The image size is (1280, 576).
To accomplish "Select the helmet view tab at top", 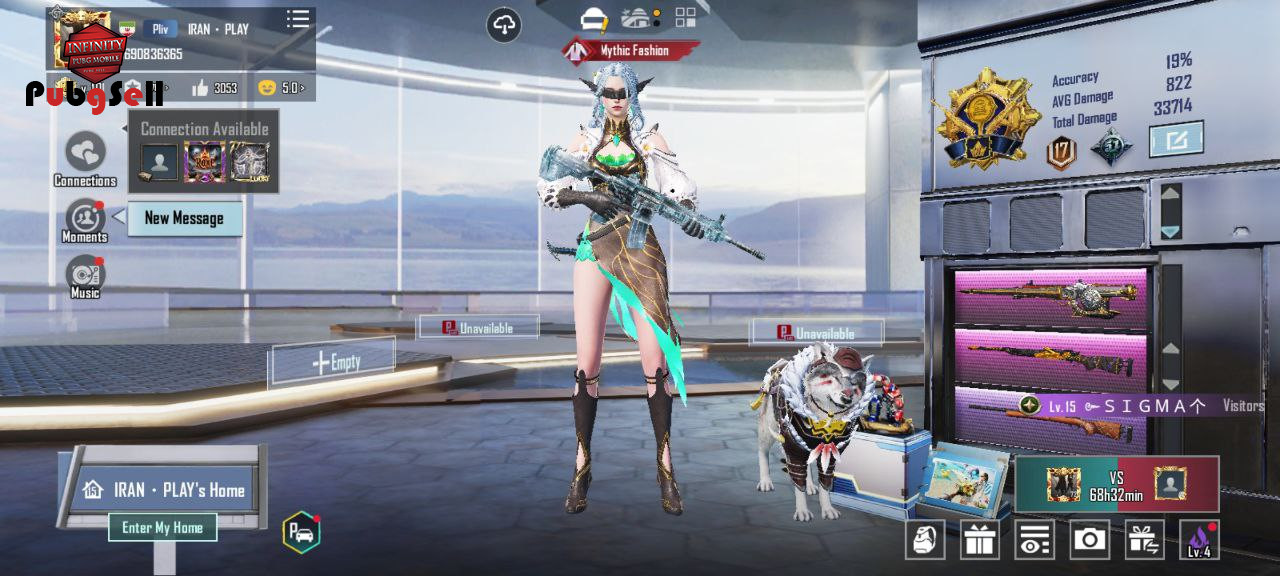I will pos(595,18).
